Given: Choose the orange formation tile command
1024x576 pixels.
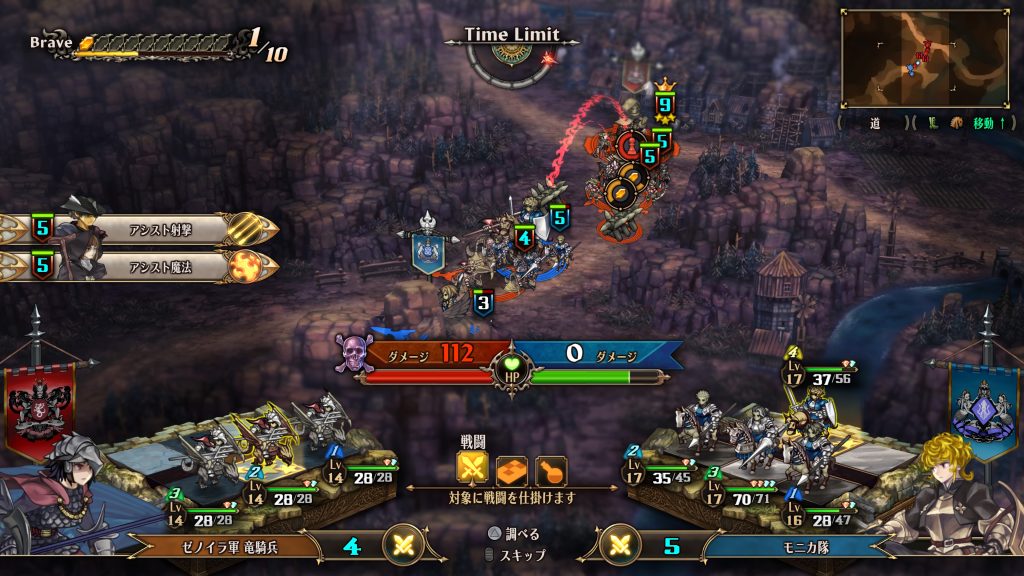Looking at the screenshot, I should click(512, 469).
